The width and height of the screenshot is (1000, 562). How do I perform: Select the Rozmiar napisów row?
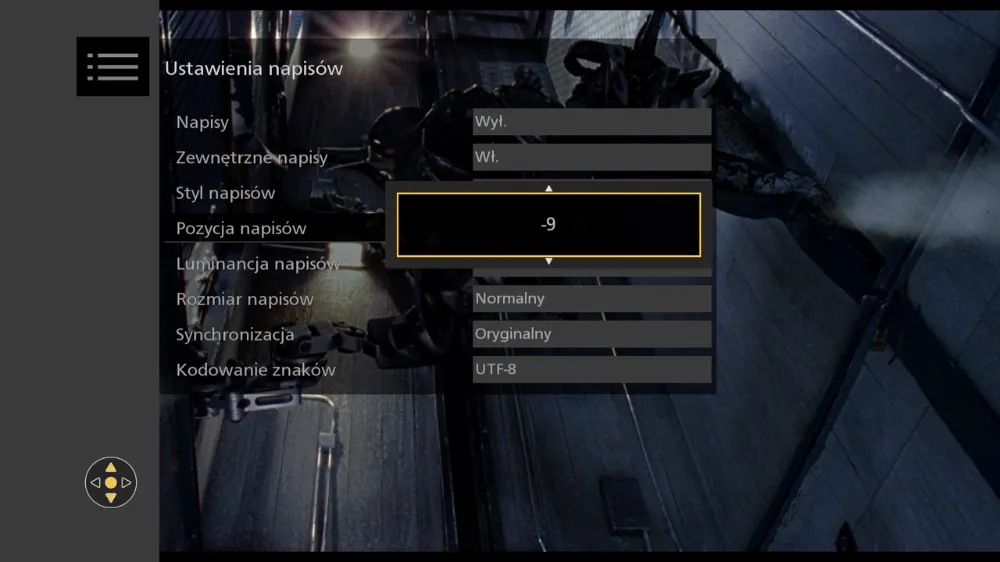244,299
